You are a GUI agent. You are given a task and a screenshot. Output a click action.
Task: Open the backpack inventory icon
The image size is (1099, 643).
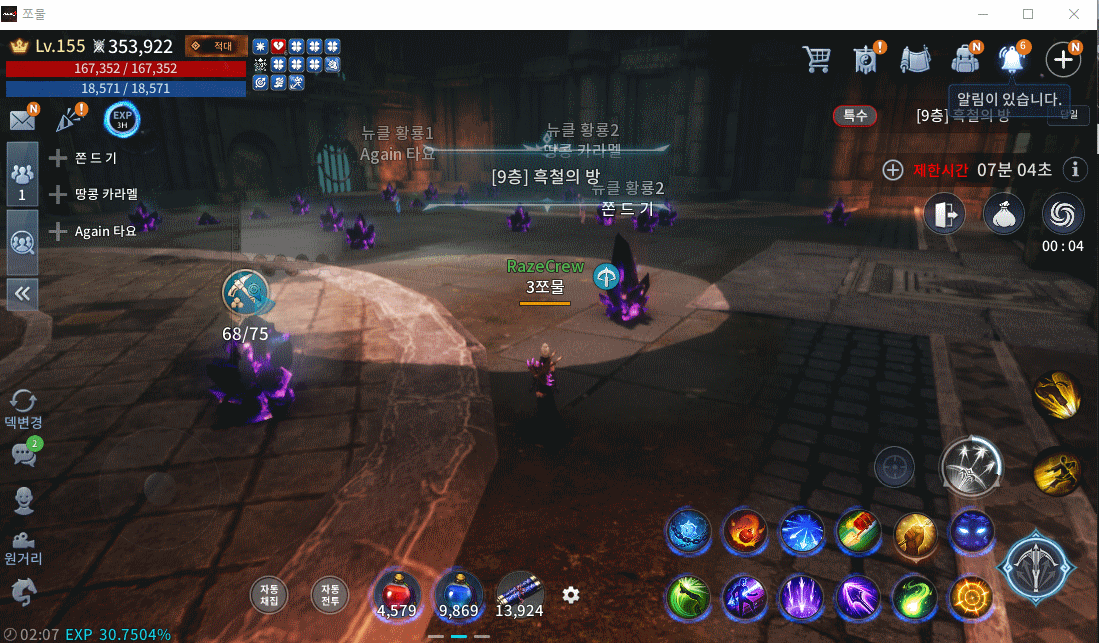click(964, 59)
